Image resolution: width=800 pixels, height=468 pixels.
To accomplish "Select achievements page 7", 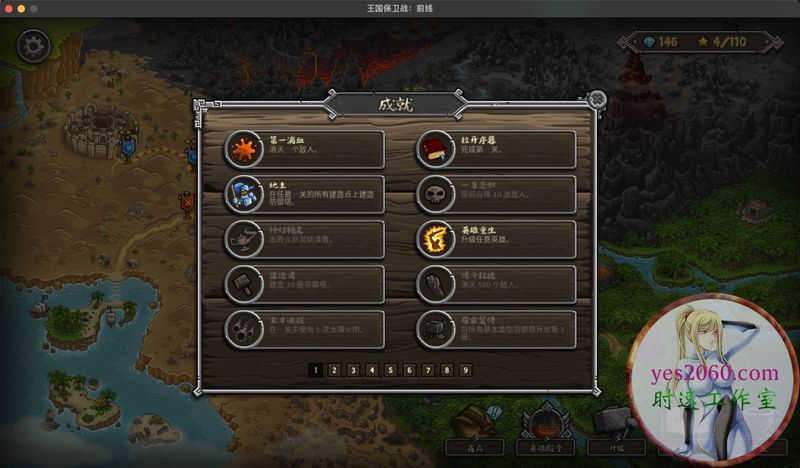I will click(428, 369).
